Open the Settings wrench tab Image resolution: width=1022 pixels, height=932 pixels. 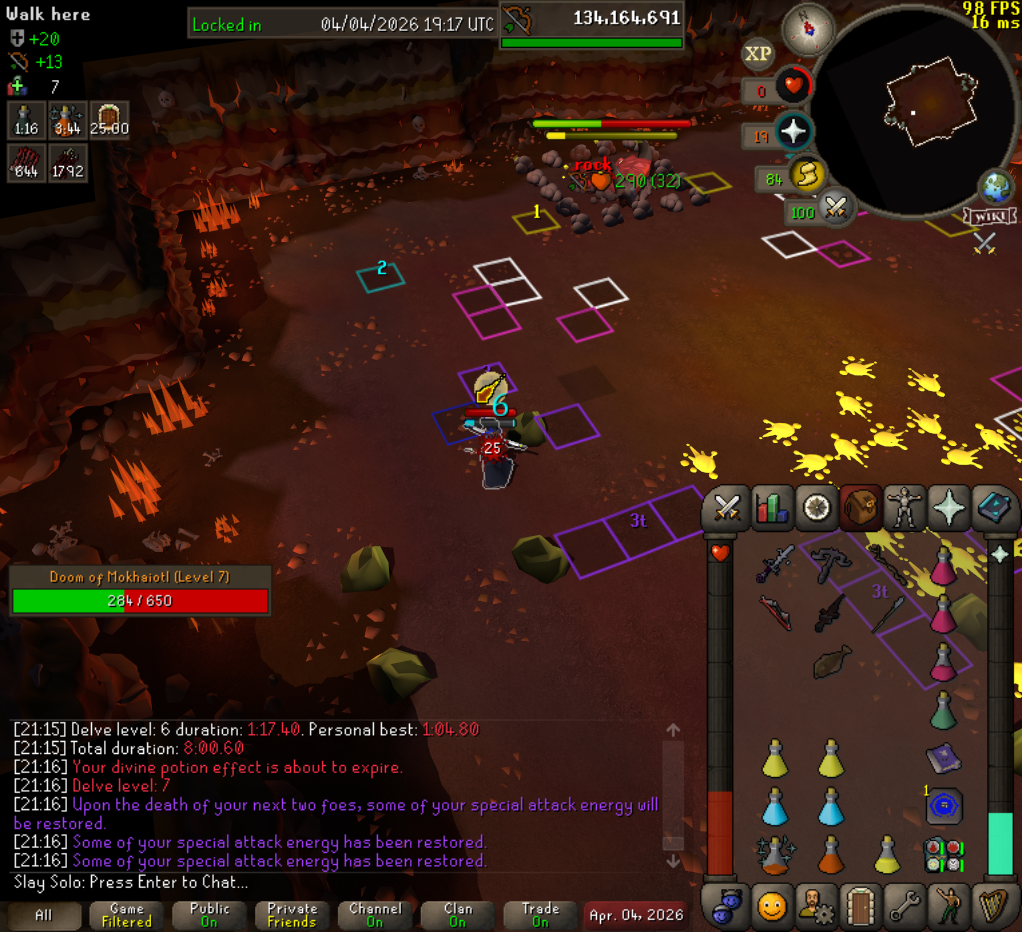click(904, 906)
